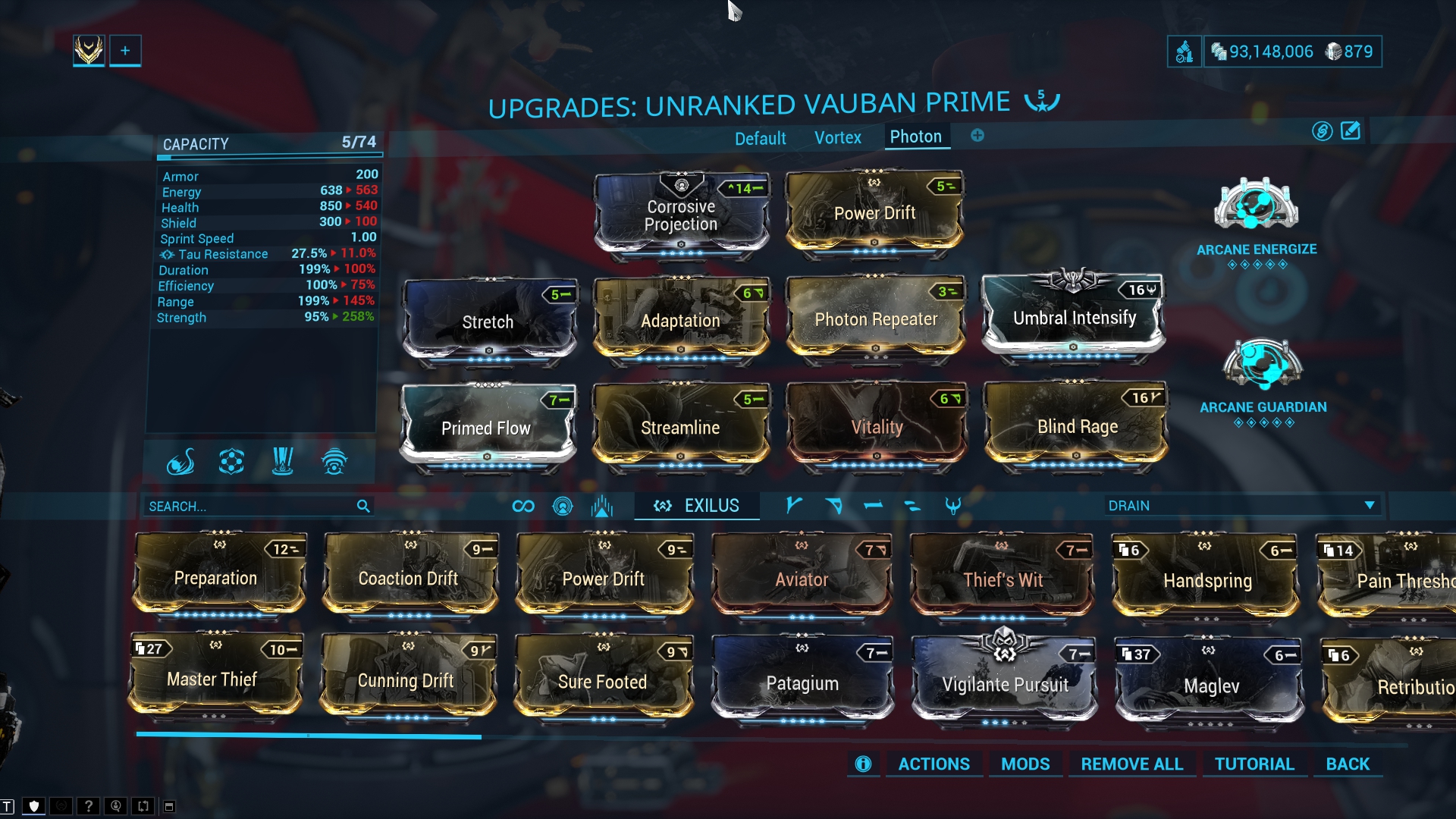Open the Actions menu
Screen dimensions: 1456x819
pyautogui.click(x=934, y=764)
